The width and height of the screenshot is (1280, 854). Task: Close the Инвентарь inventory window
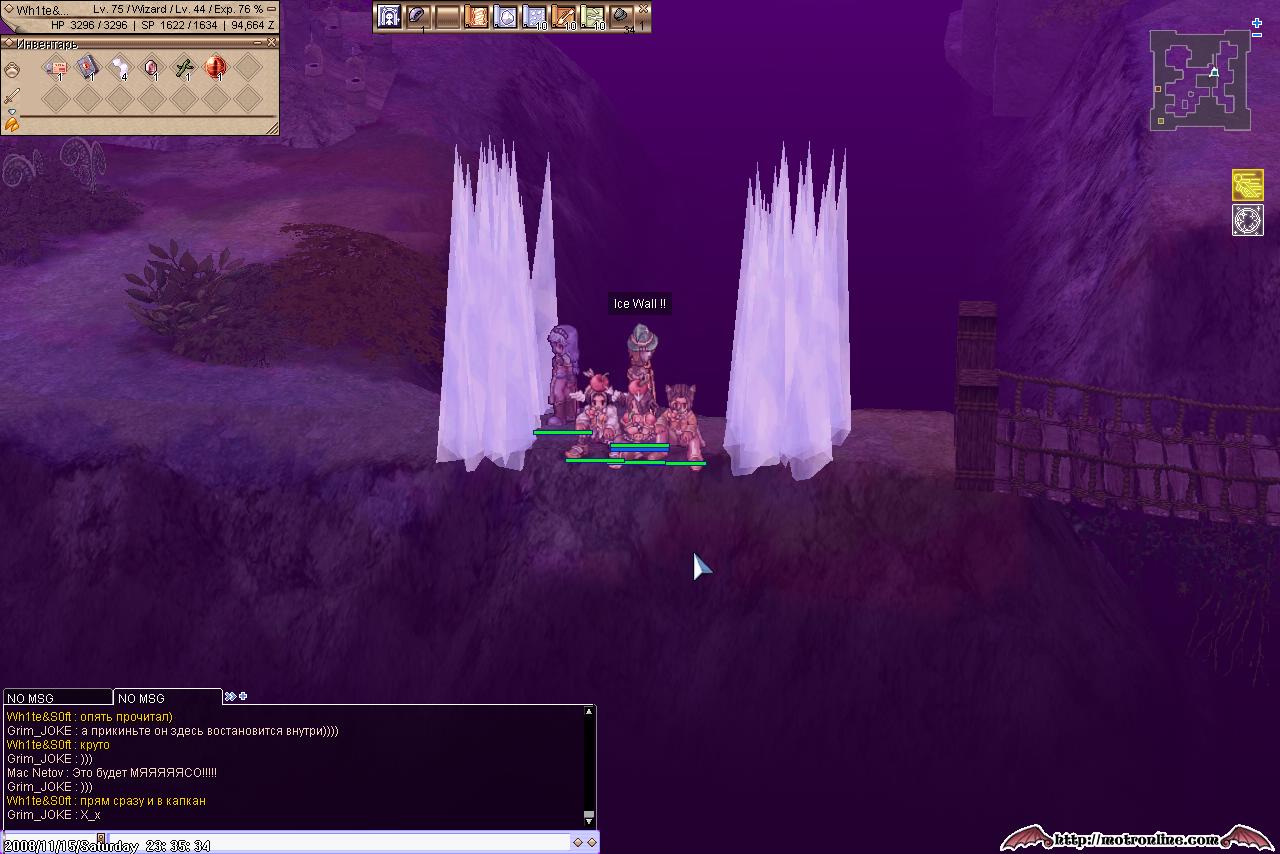pos(272,43)
